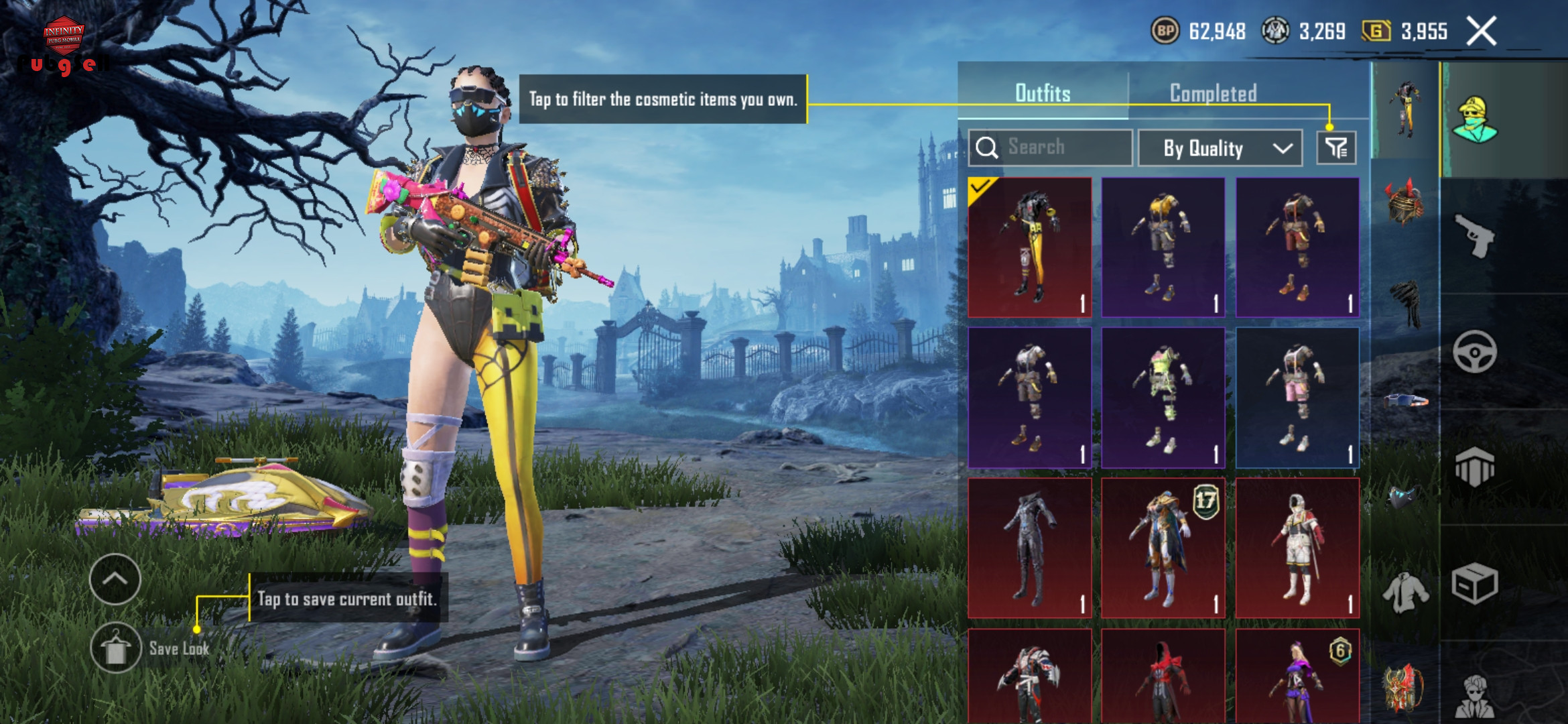Save the current look
Screen dimensions: 1568x724
point(117,648)
